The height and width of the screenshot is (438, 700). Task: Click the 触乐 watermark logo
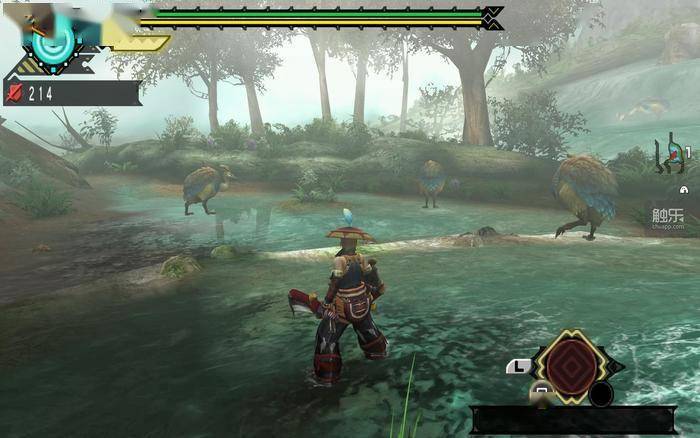[668, 217]
